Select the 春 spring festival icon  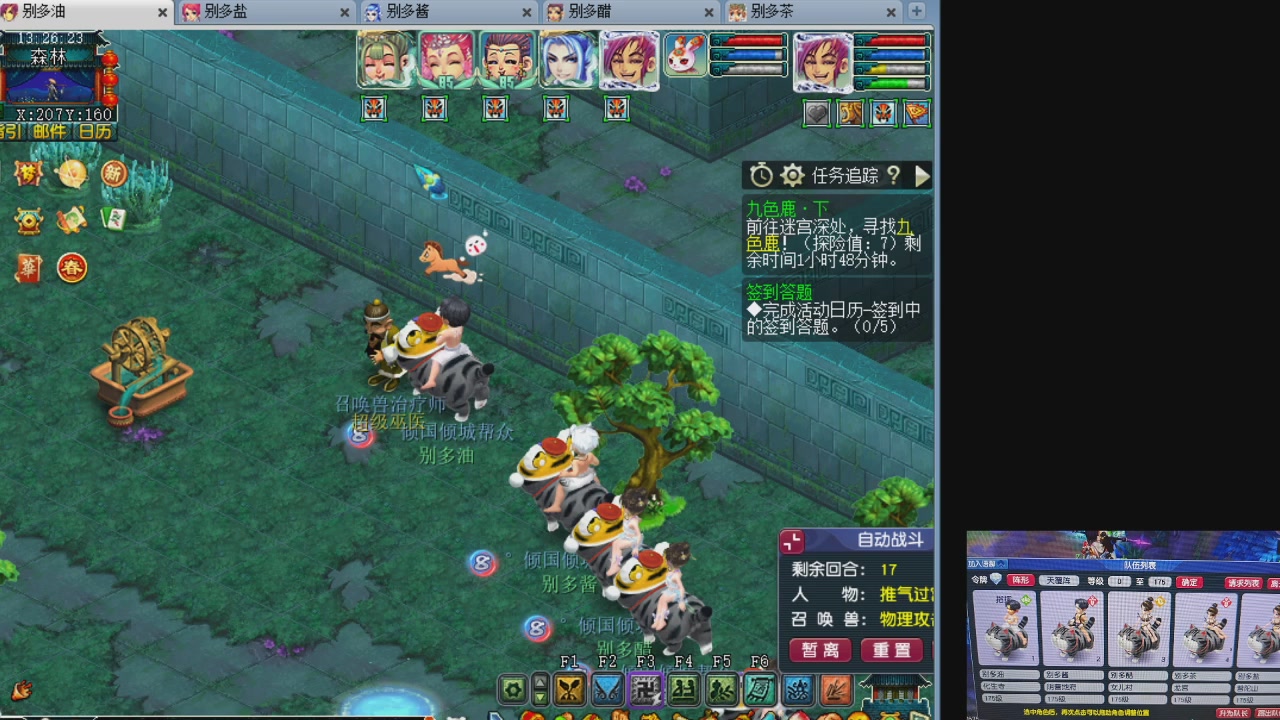click(71, 268)
